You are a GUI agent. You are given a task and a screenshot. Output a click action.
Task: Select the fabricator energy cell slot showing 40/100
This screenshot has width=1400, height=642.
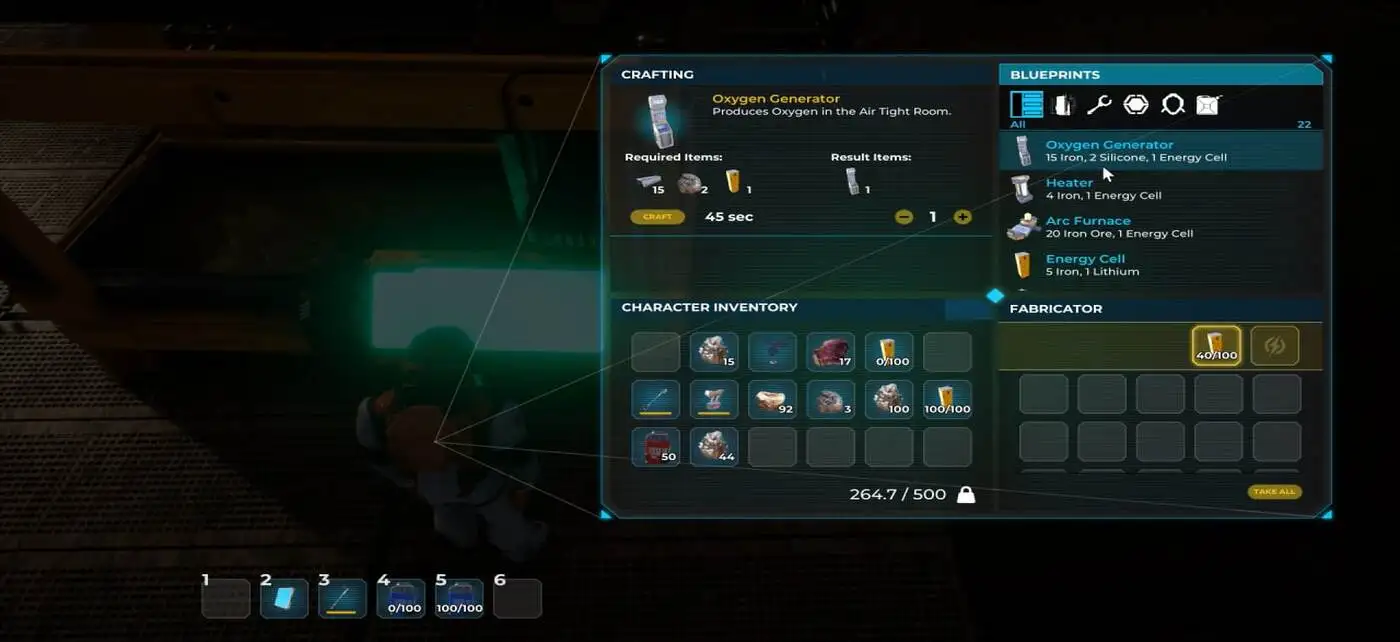(x=1216, y=346)
